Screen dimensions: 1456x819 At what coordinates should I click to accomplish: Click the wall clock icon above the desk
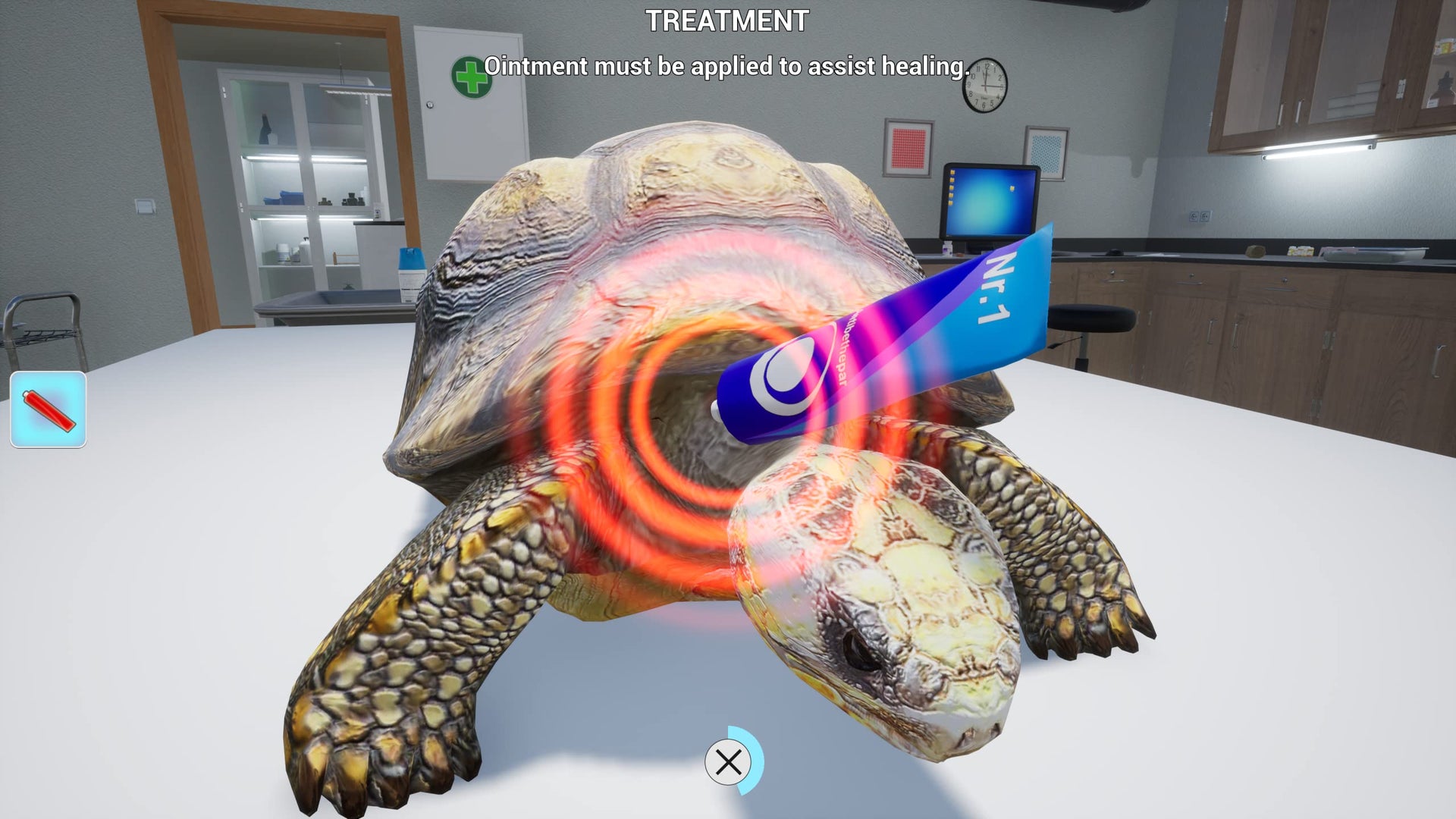point(984,86)
